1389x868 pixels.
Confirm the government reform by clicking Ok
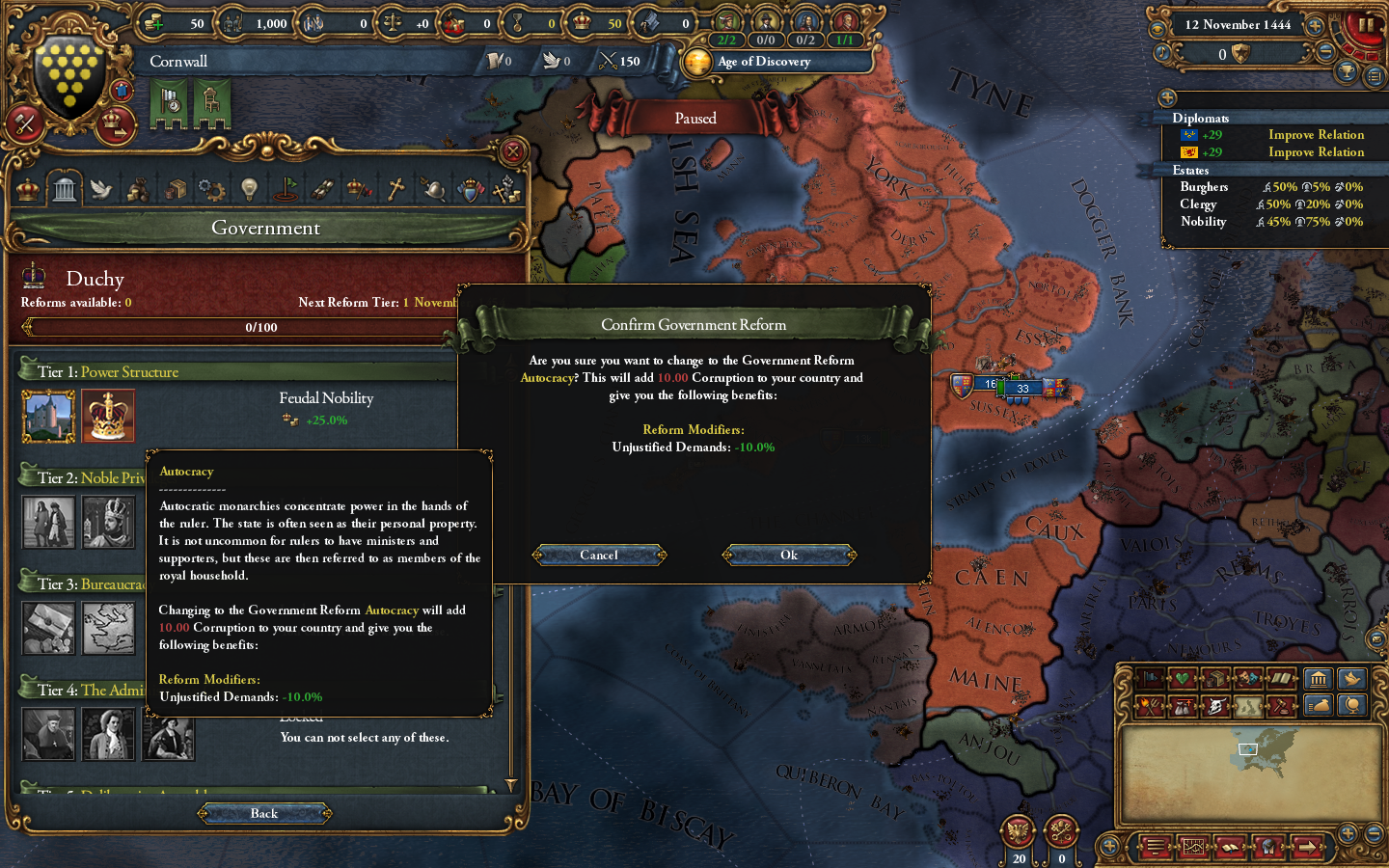[788, 555]
